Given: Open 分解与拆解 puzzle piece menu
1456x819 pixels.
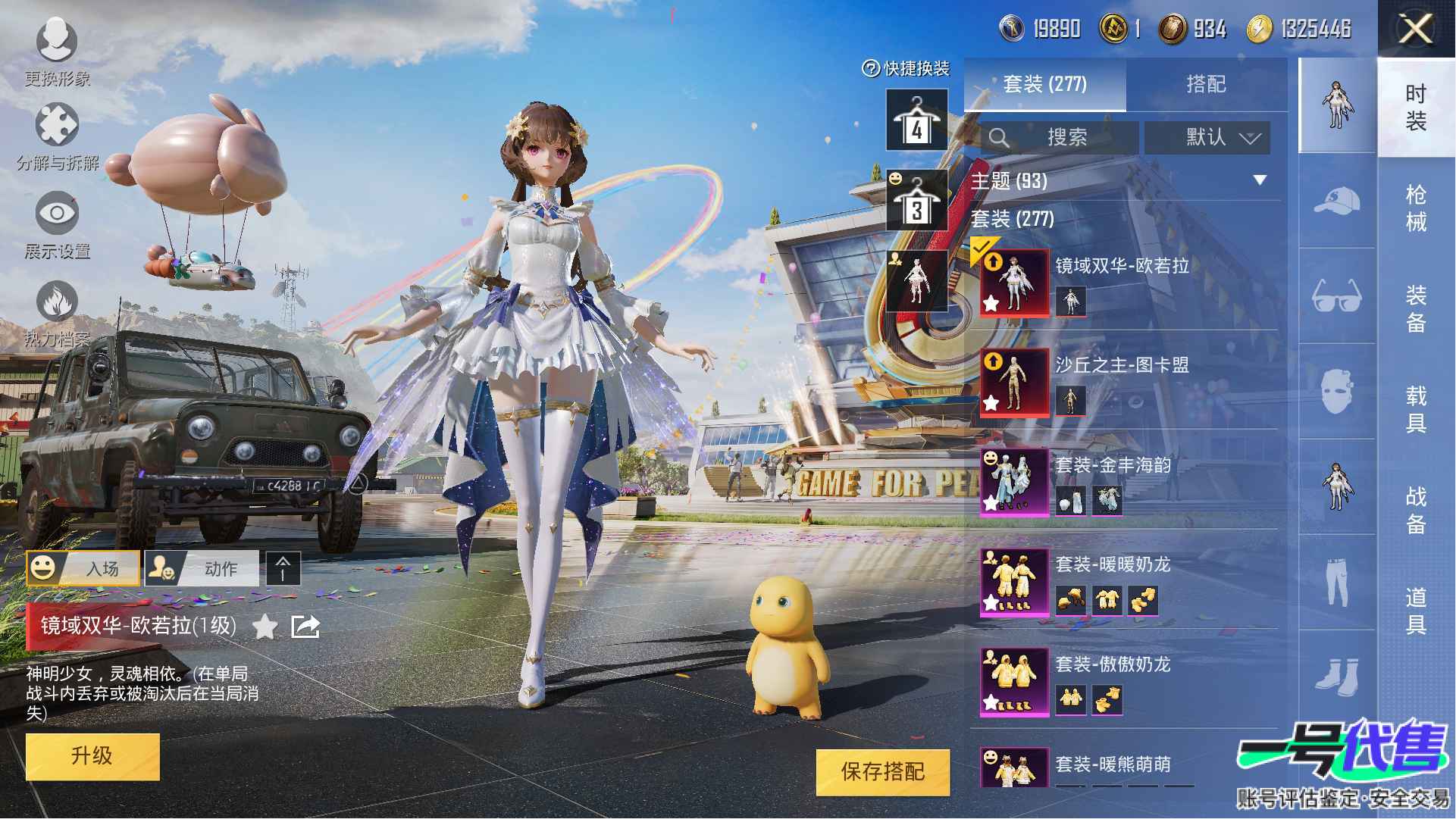Looking at the screenshot, I should coord(57,136).
